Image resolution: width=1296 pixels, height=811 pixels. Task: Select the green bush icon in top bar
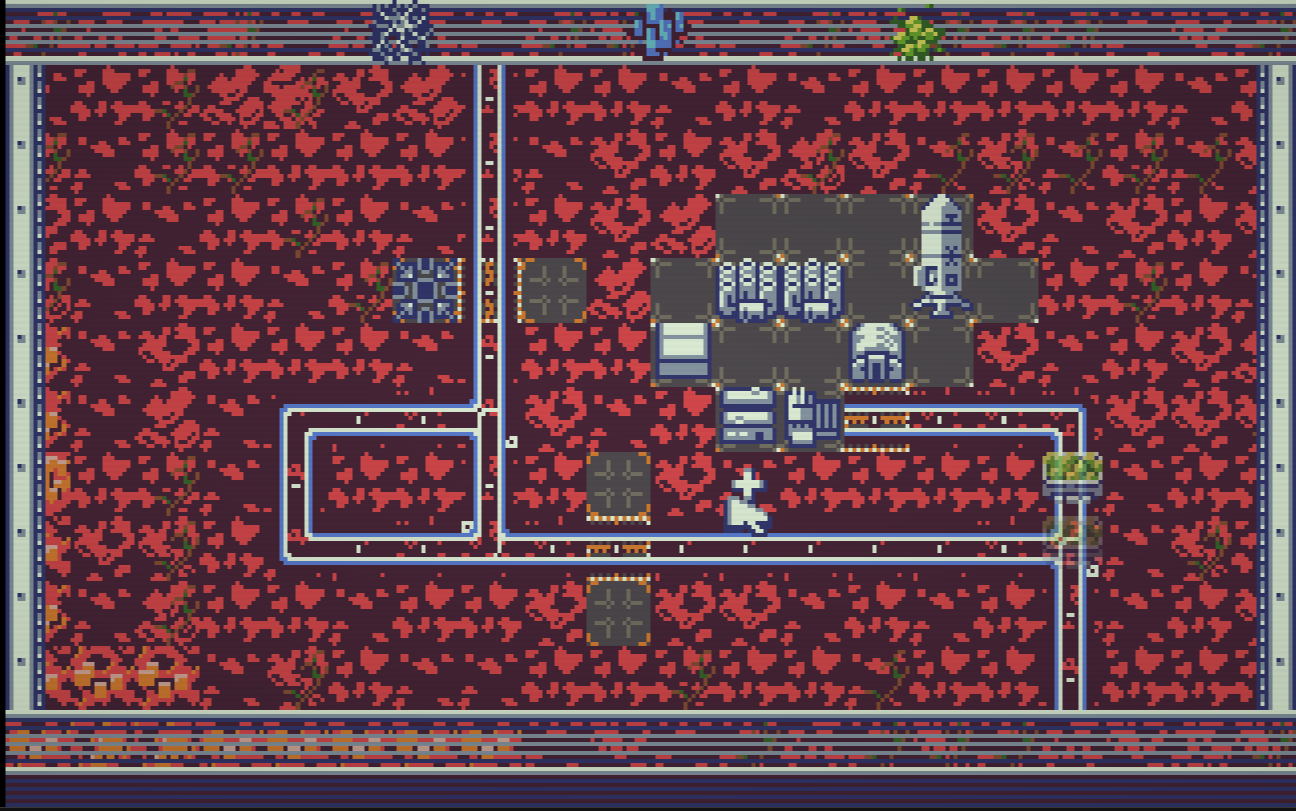(x=917, y=36)
